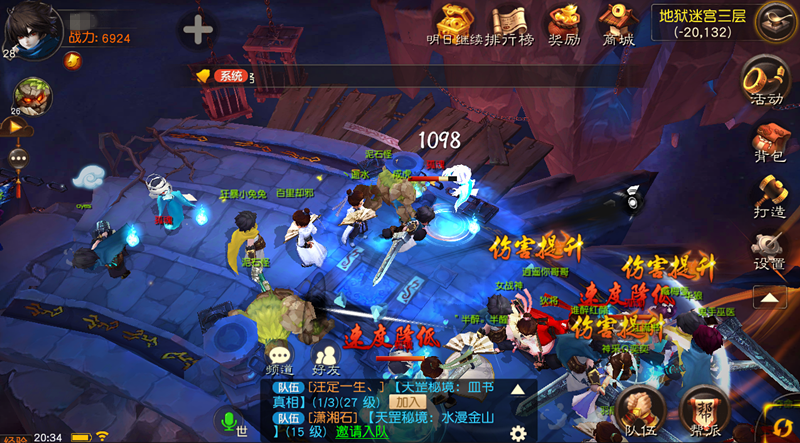Open the 背包 backpack
Screen dimensions: 800x443
tap(768, 141)
